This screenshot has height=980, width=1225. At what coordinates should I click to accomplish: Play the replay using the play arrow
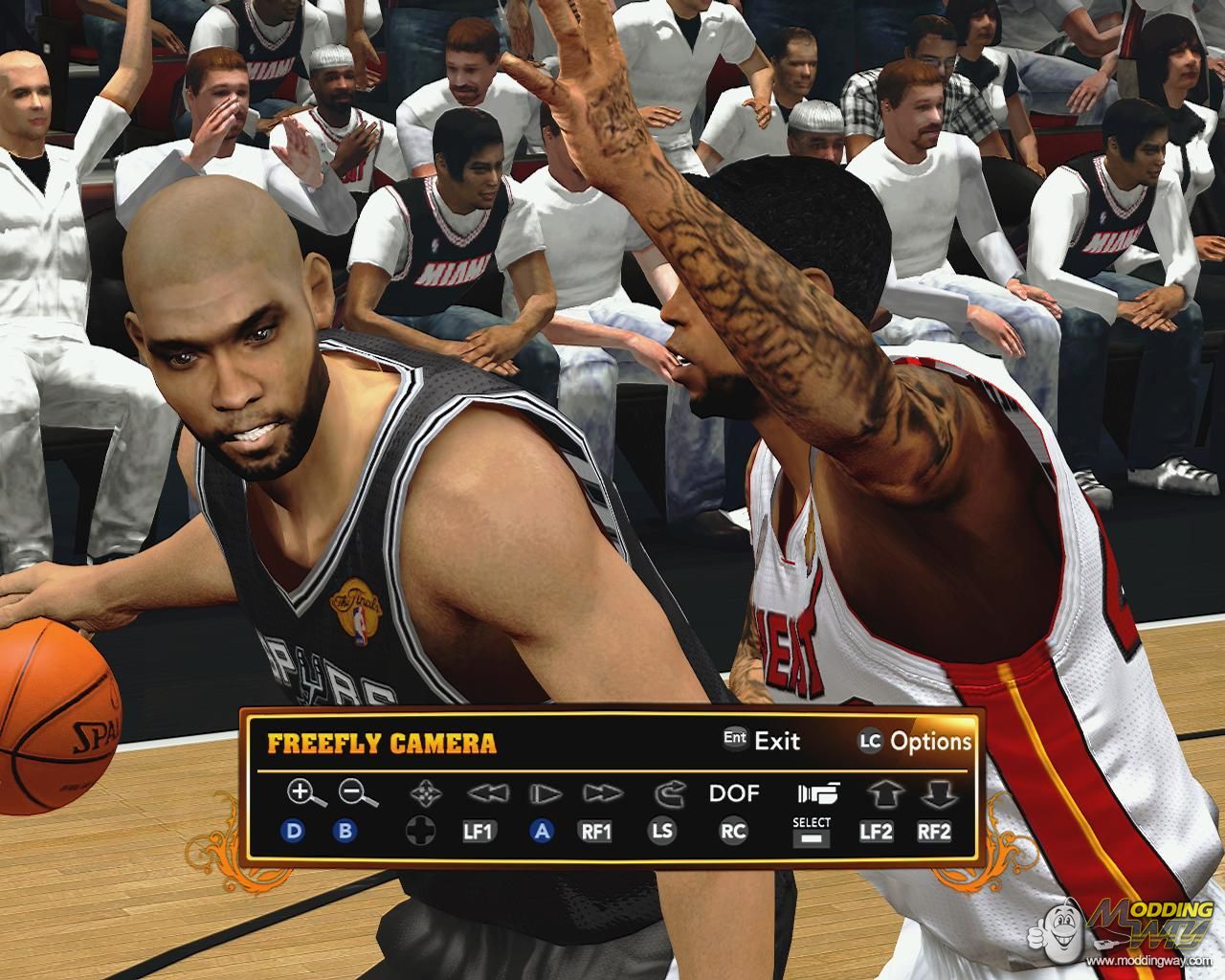pyautogui.click(x=544, y=793)
